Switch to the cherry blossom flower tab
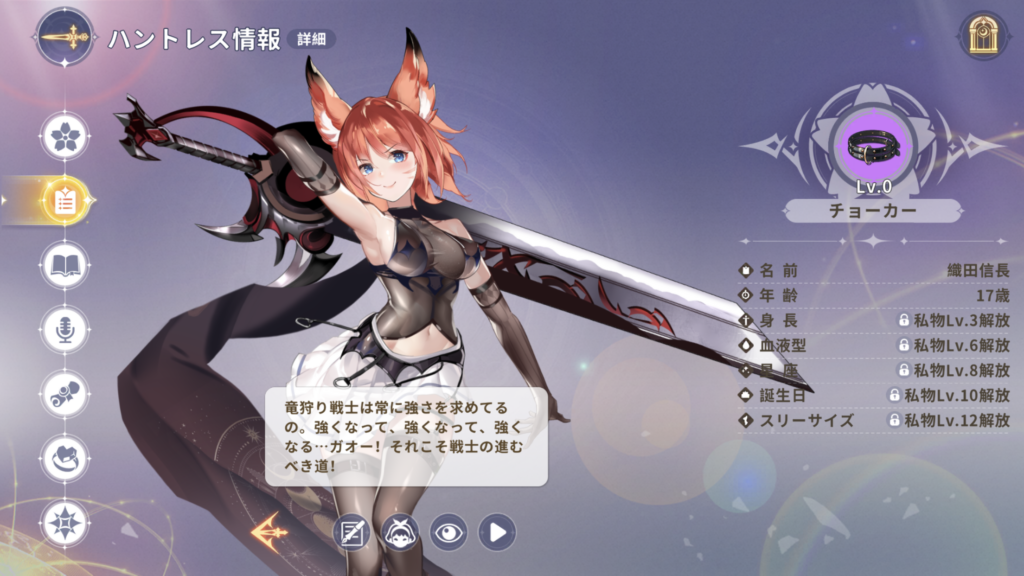Screen dimensions: 1024x576 click(x=65, y=136)
